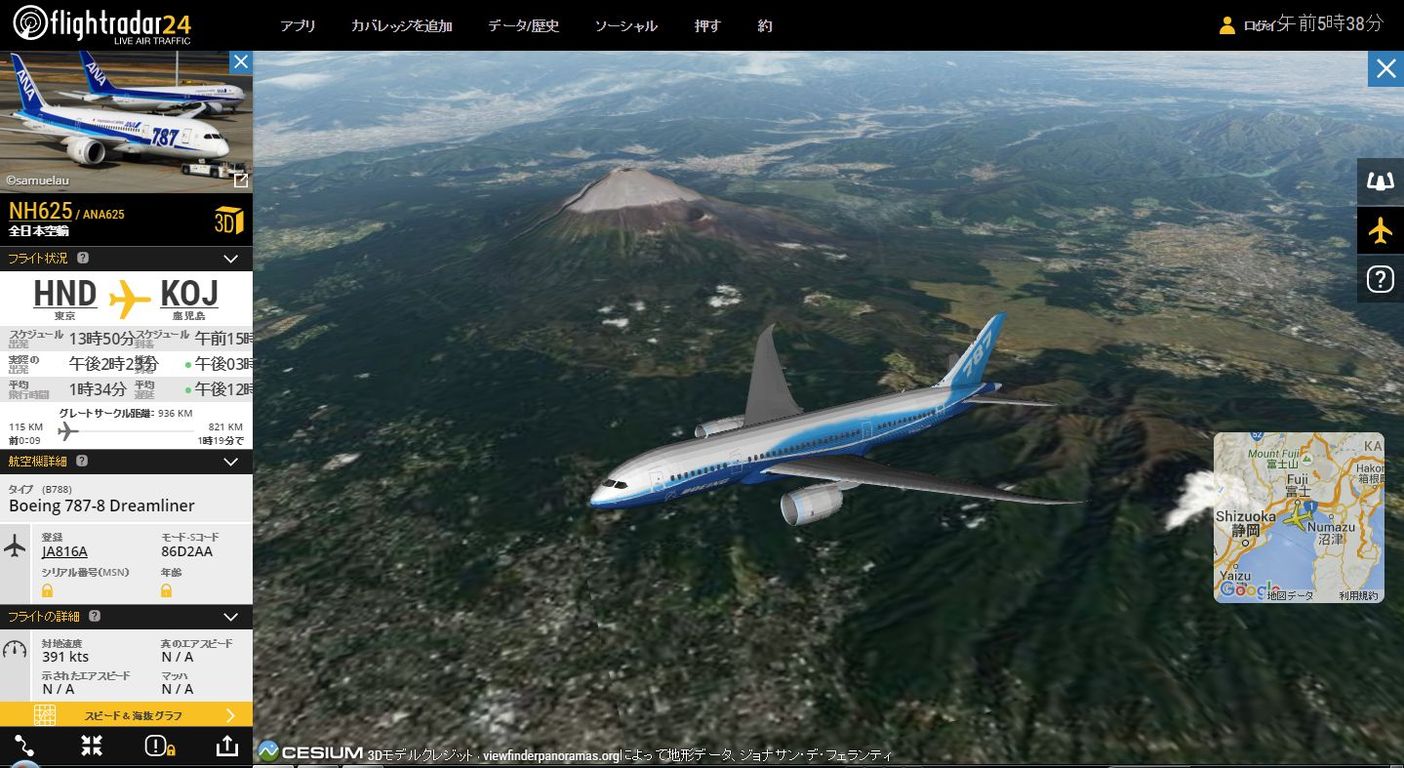Image resolution: width=1404 pixels, height=768 pixels.
Task: Open the login icon in top right
Action: 1226,24
